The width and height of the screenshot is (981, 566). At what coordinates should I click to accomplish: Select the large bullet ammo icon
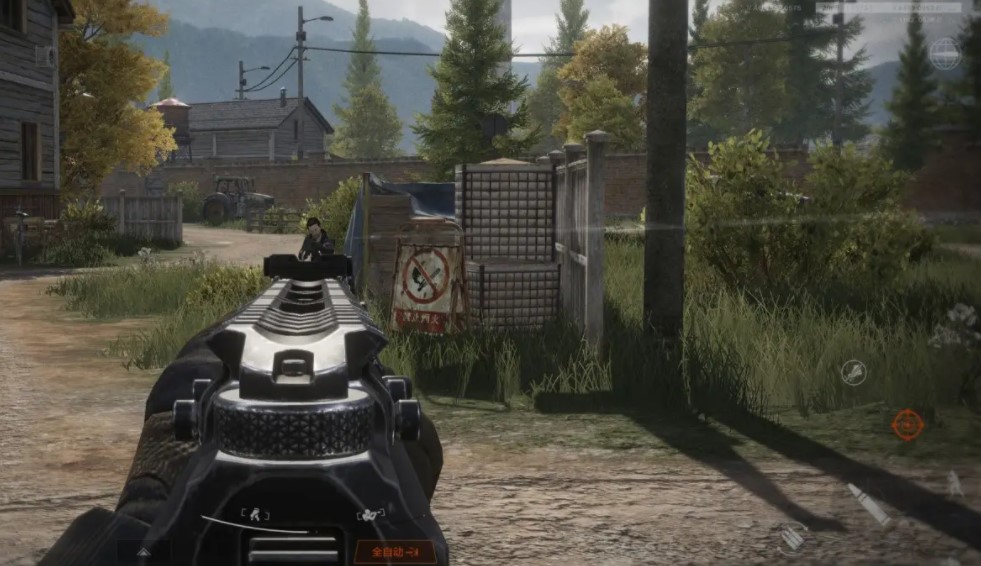tap(868, 504)
